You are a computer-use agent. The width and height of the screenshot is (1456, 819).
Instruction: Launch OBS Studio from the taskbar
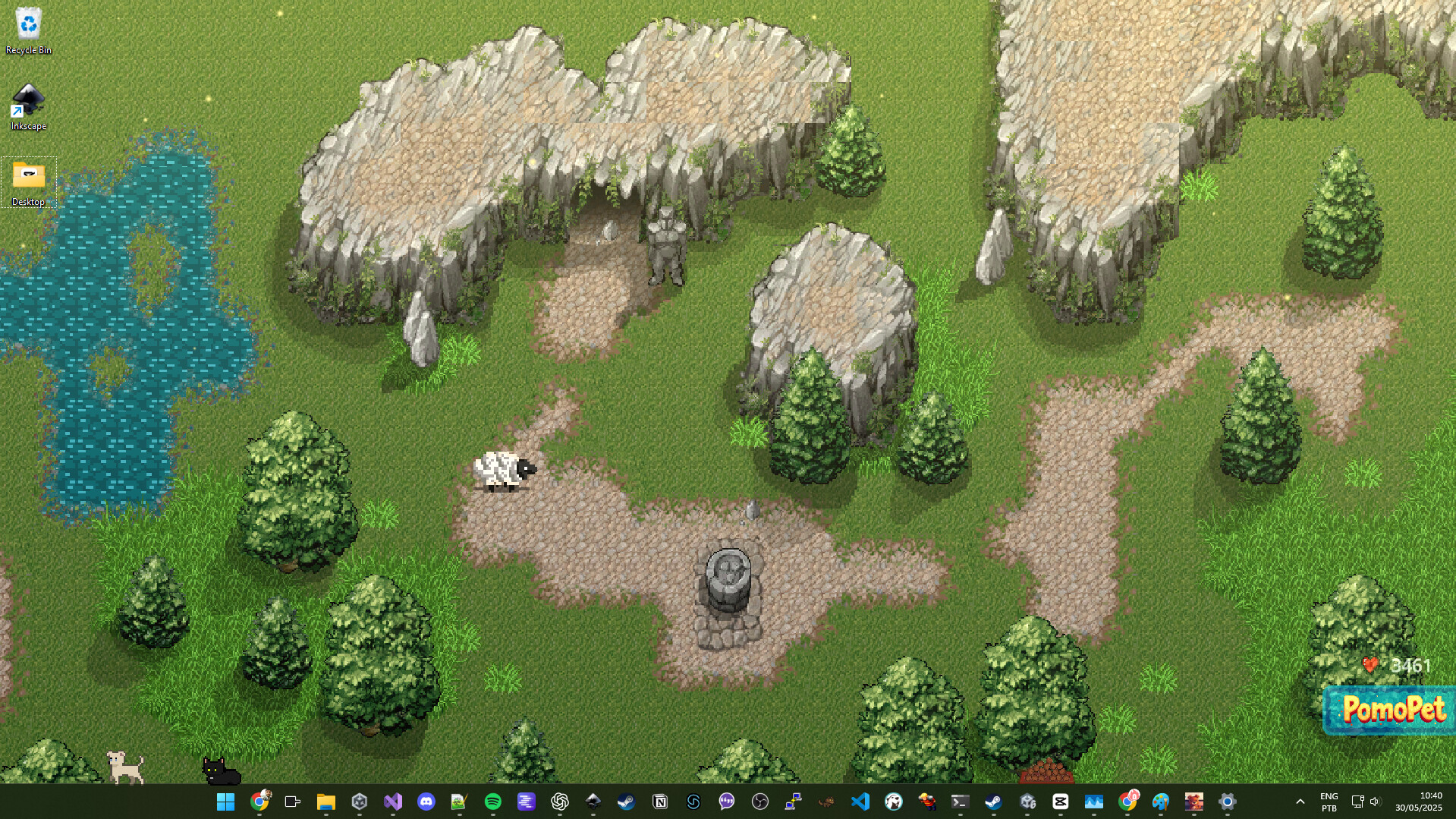pyautogui.click(x=759, y=802)
